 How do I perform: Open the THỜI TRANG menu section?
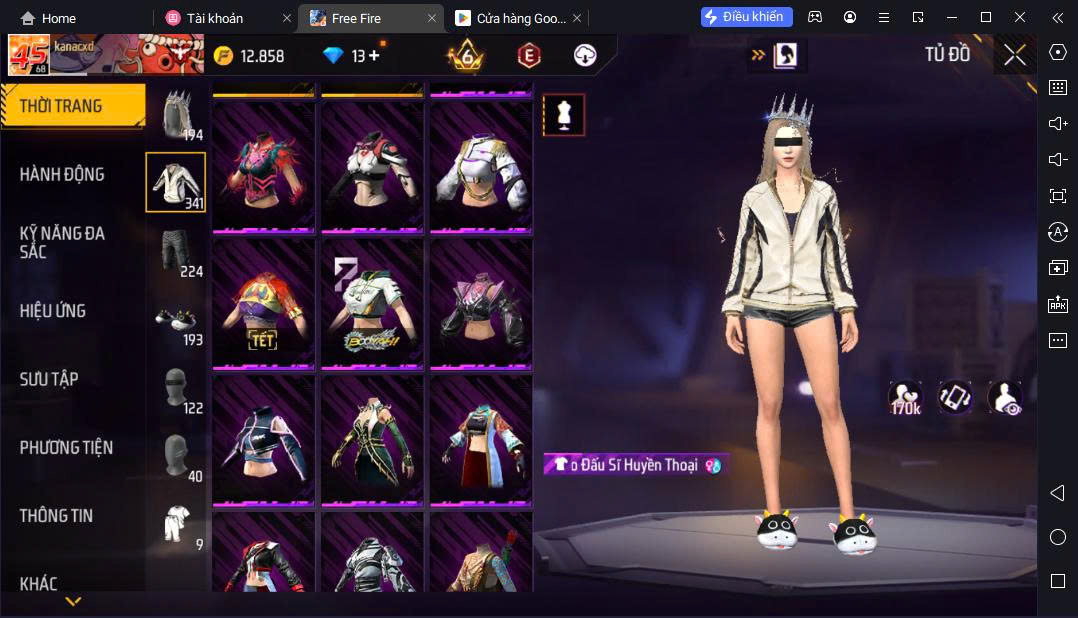point(62,106)
